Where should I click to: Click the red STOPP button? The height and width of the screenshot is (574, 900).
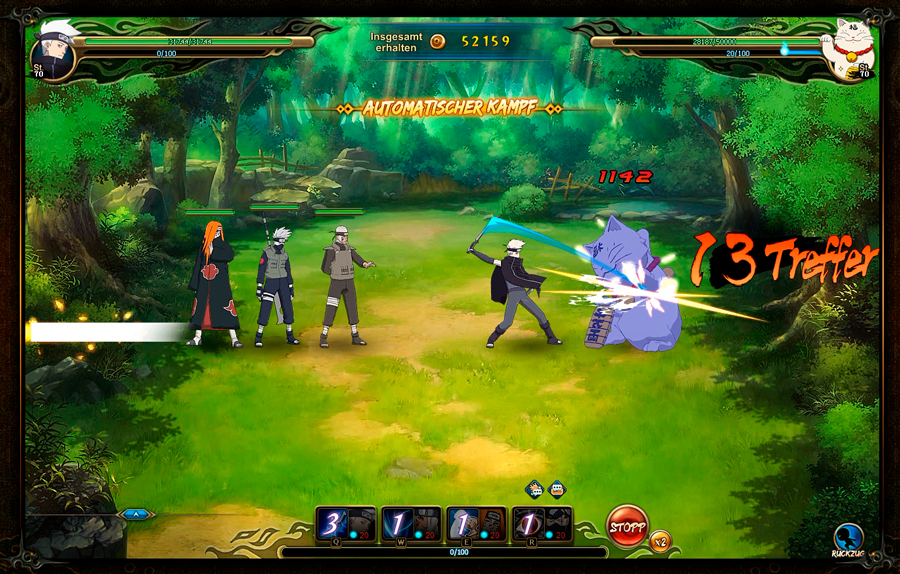(x=627, y=526)
